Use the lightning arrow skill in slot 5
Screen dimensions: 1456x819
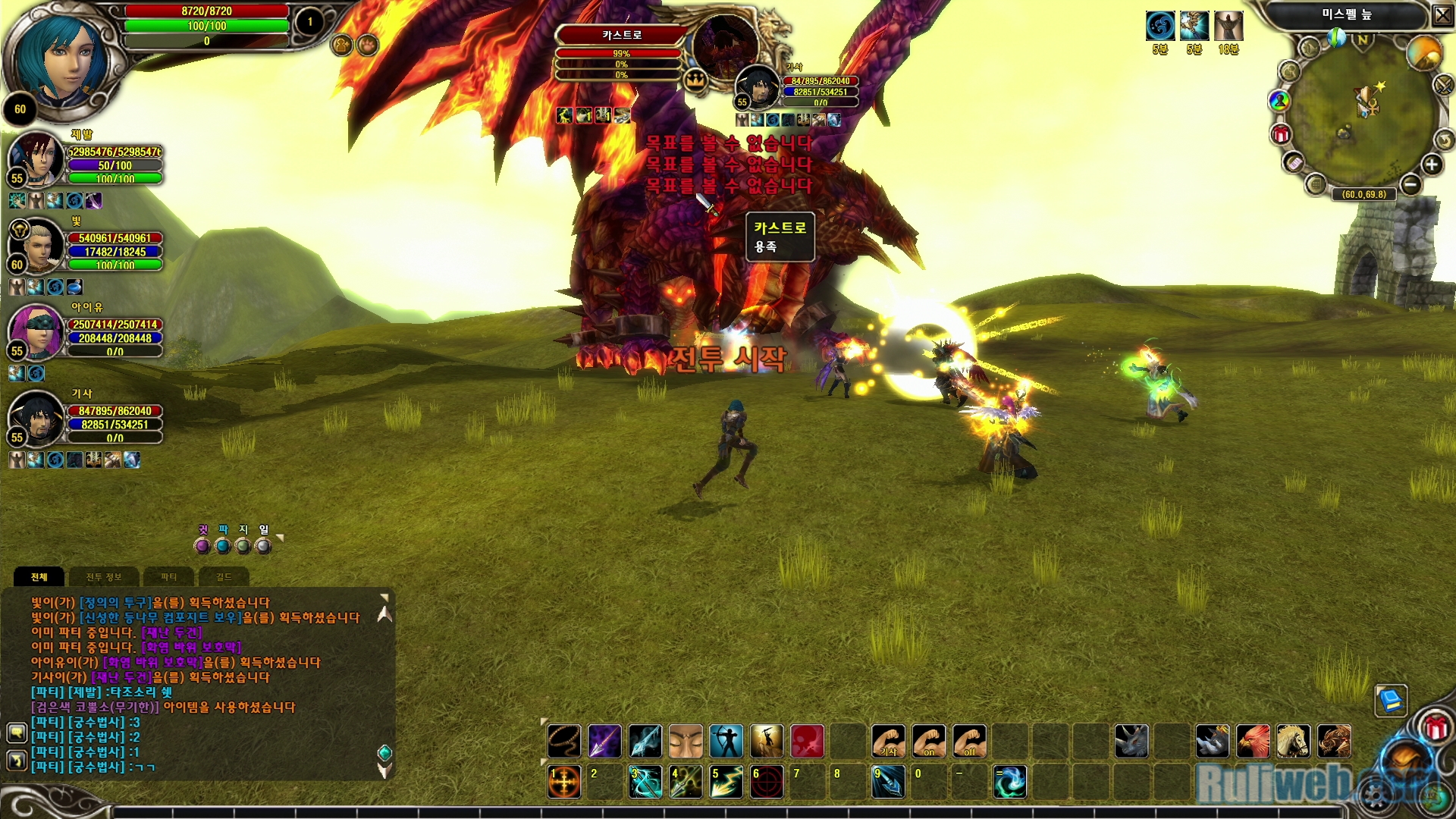pos(726,782)
